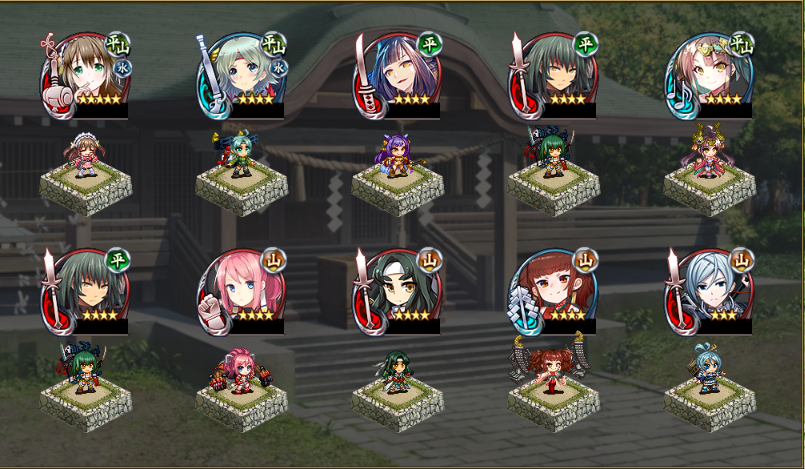The width and height of the screenshot is (805, 469).
Task: Choose the pink-haired chibi unit with cannons
Action: pos(241,373)
